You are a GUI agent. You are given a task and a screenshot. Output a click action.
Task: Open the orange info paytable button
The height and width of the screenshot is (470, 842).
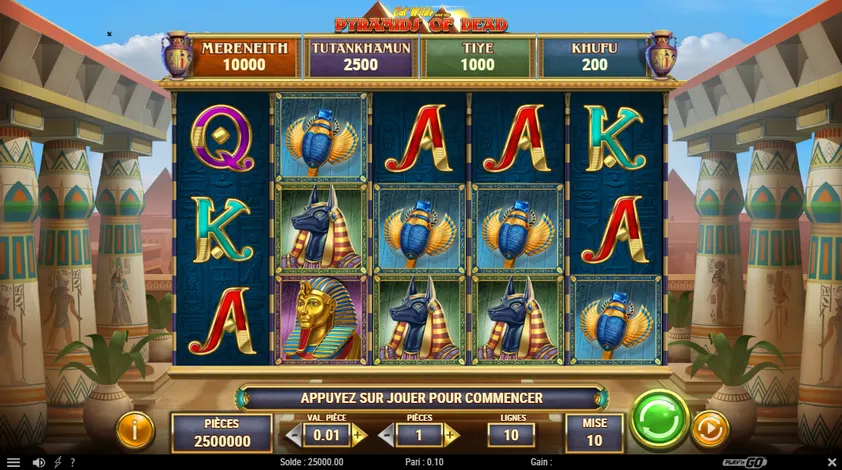tap(135, 430)
